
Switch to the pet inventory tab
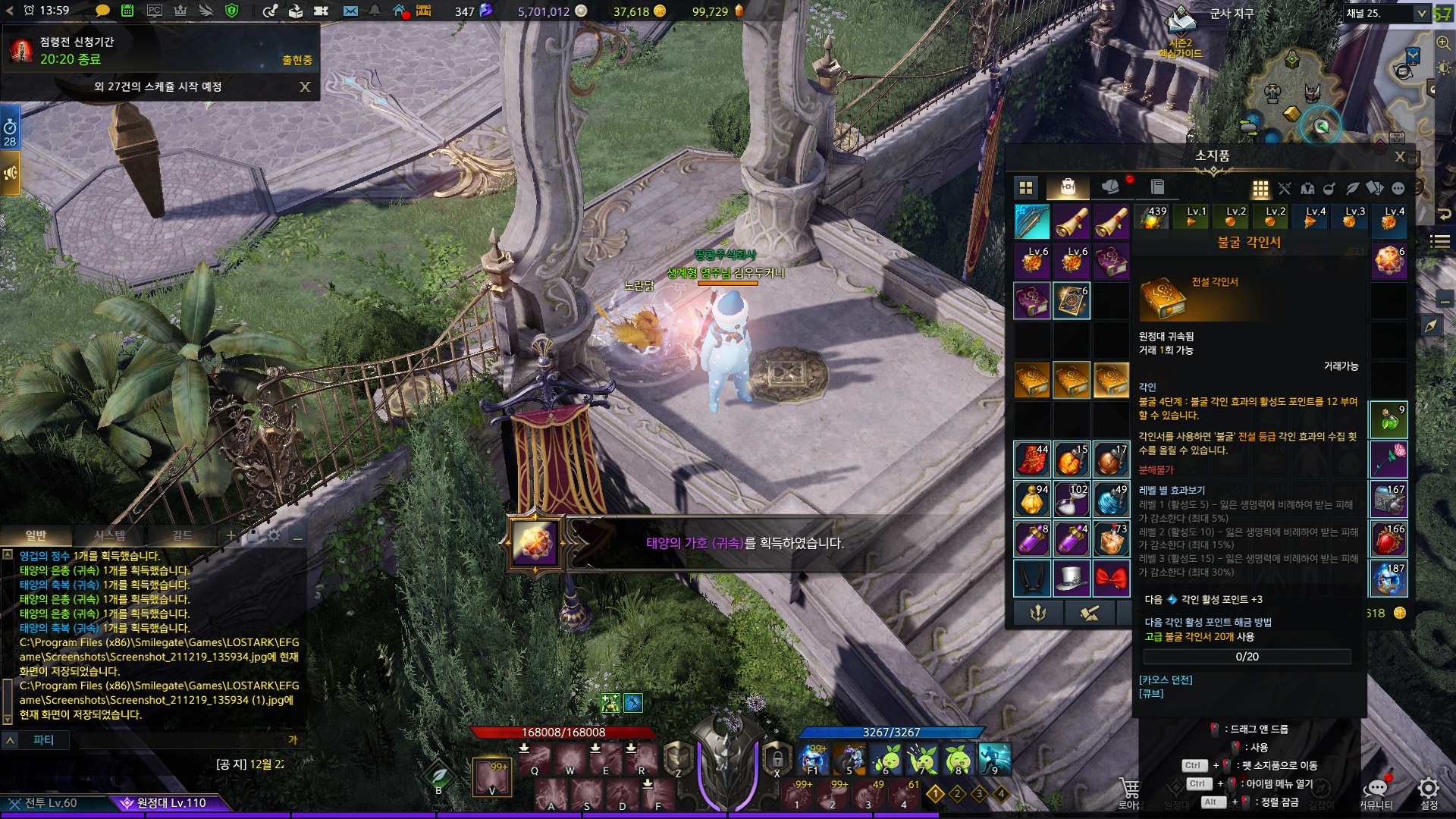click(x=1109, y=187)
